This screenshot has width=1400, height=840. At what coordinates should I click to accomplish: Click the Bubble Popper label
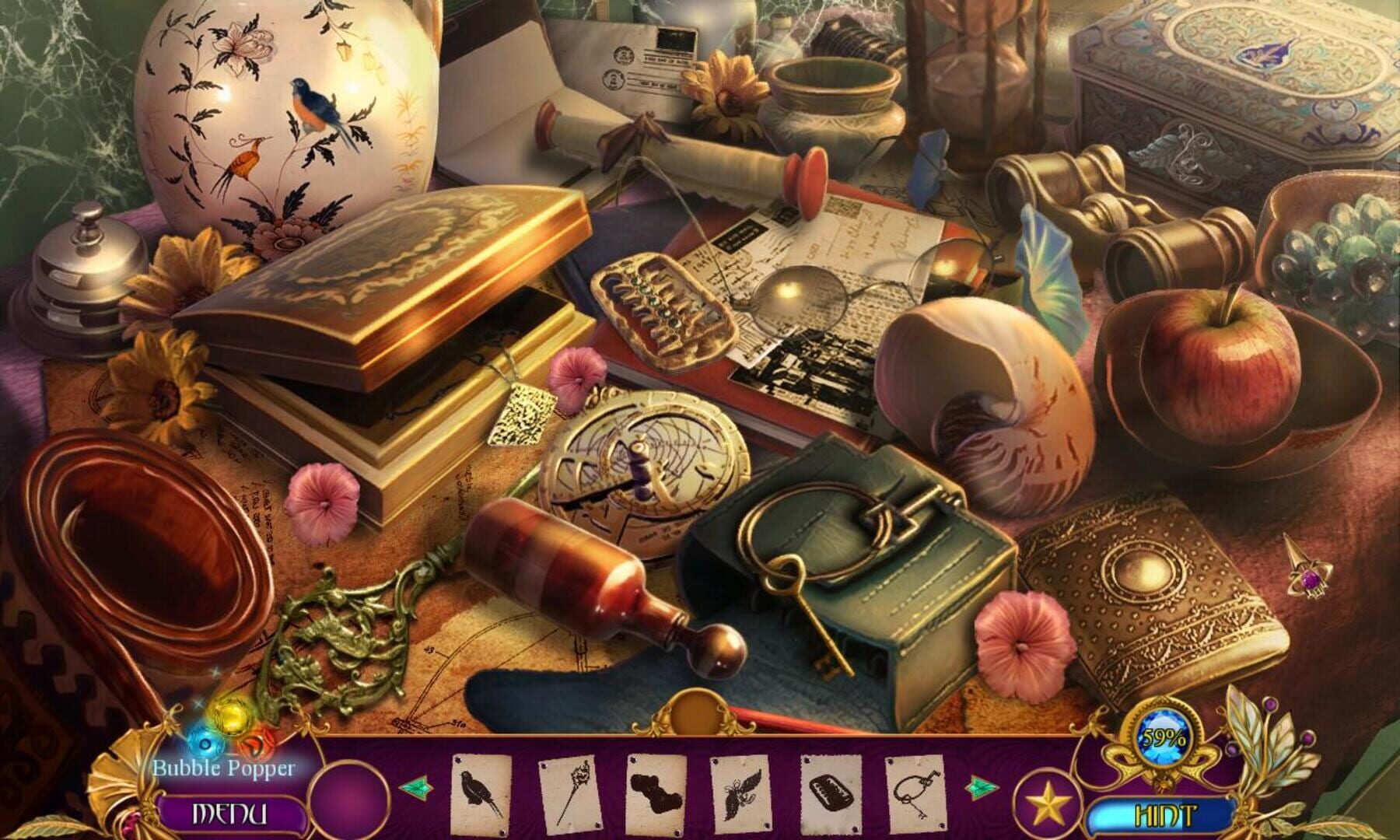click(224, 768)
